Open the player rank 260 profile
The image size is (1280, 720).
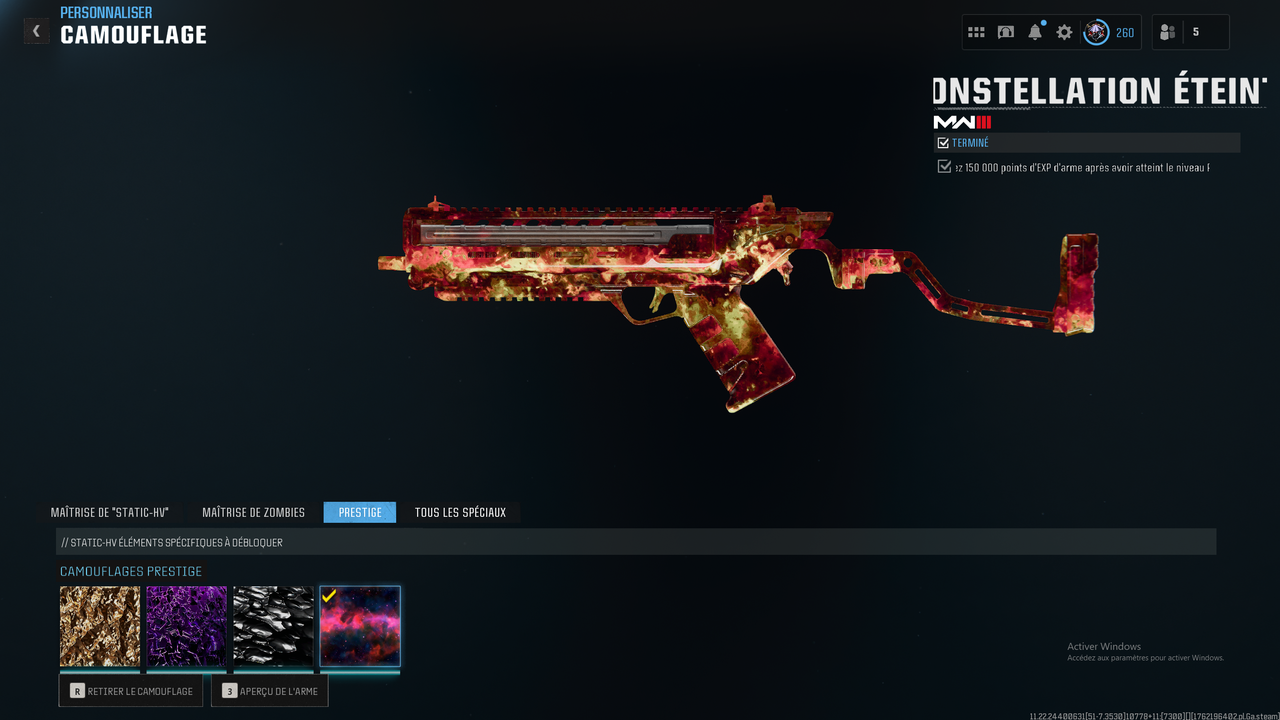coord(1110,32)
